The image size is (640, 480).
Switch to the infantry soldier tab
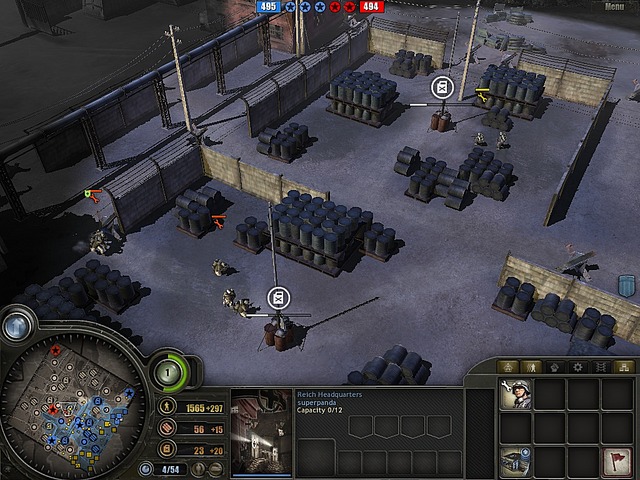[x=530, y=367]
